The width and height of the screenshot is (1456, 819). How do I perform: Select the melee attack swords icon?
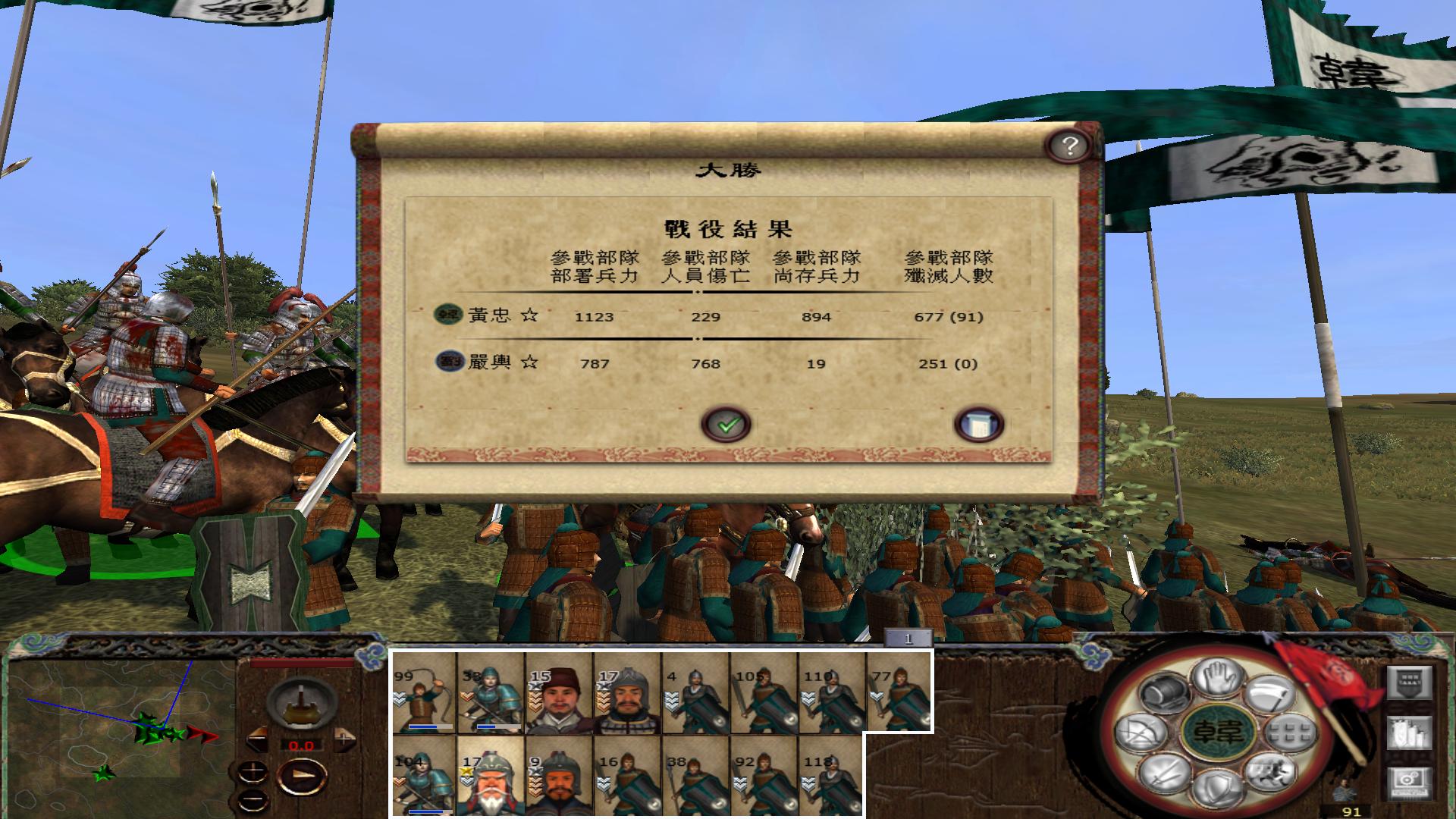pos(1166,772)
